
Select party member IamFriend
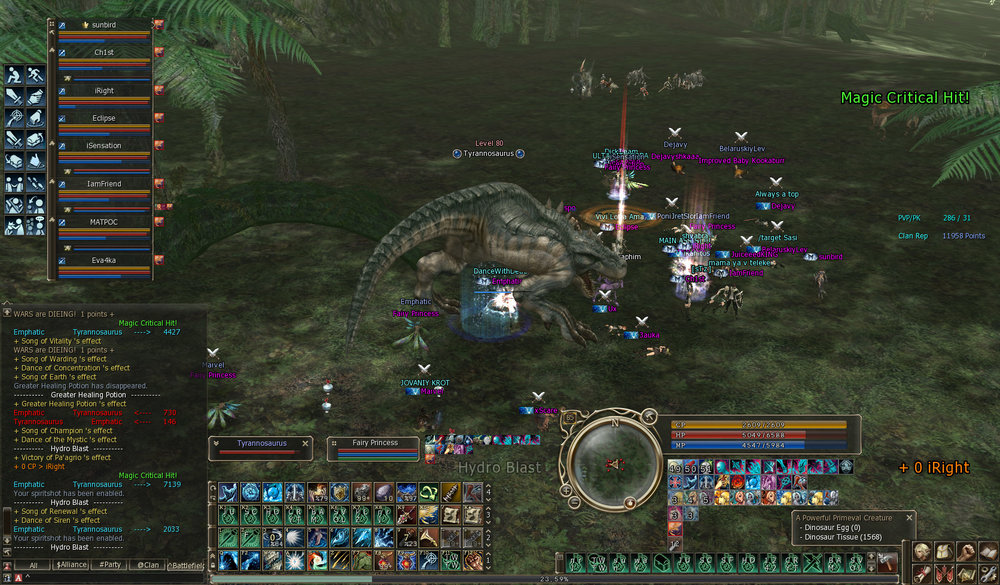104,183
